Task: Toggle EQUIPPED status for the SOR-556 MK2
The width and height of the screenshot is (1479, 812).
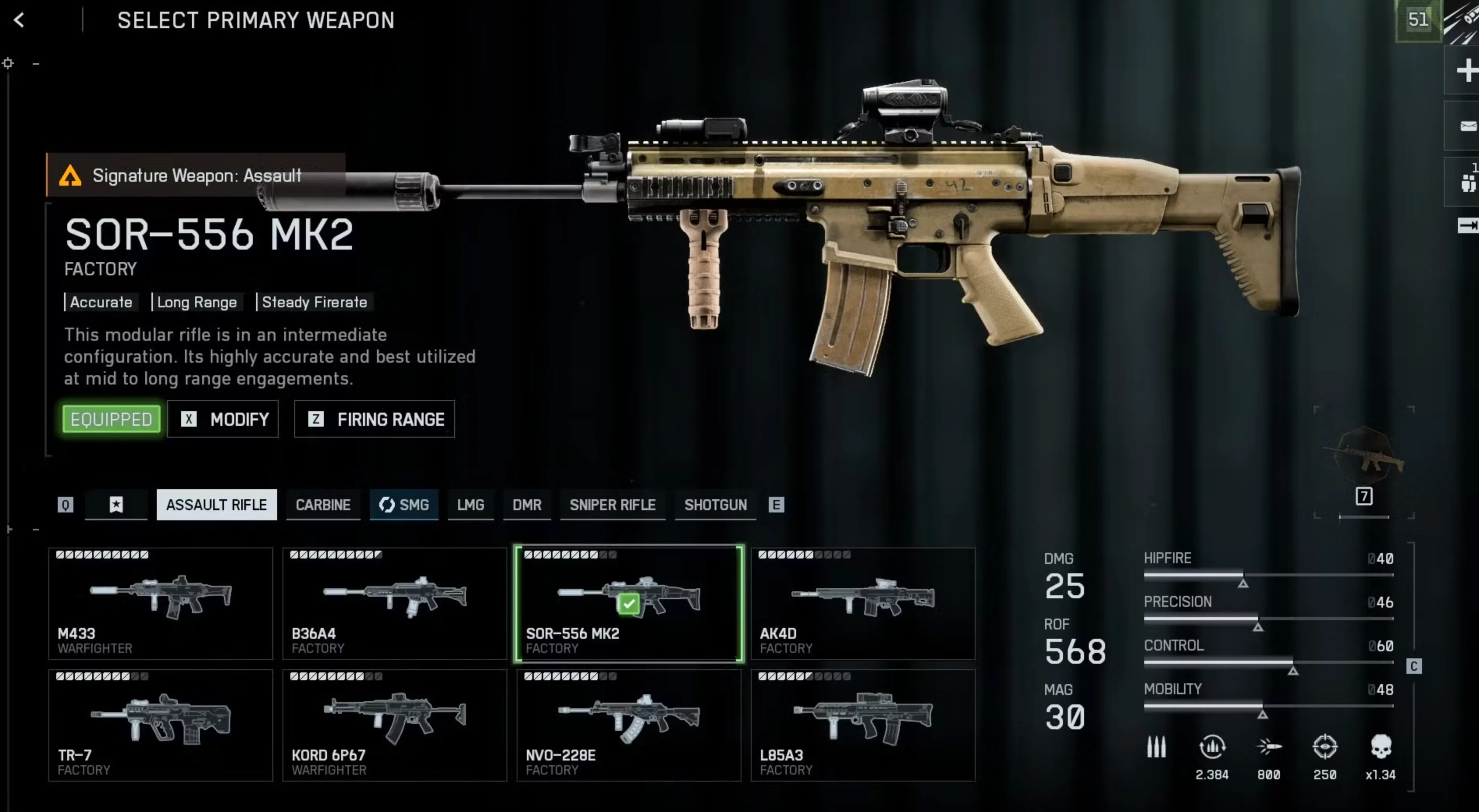Action: [x=111, y=419]
